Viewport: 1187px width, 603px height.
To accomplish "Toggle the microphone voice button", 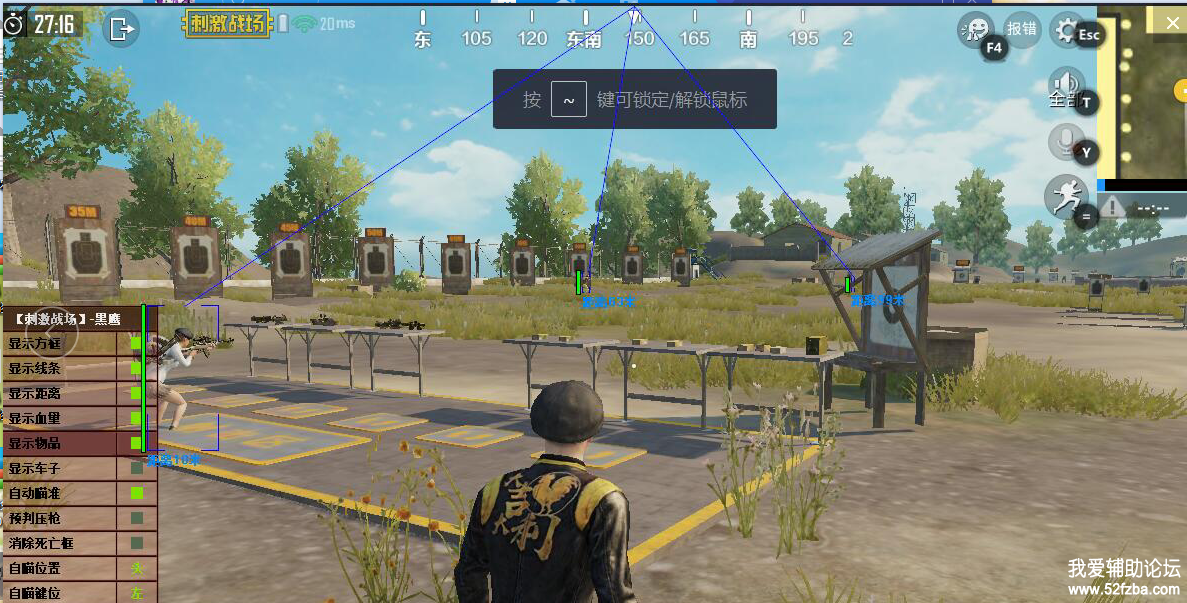I will pos(1066,141).
